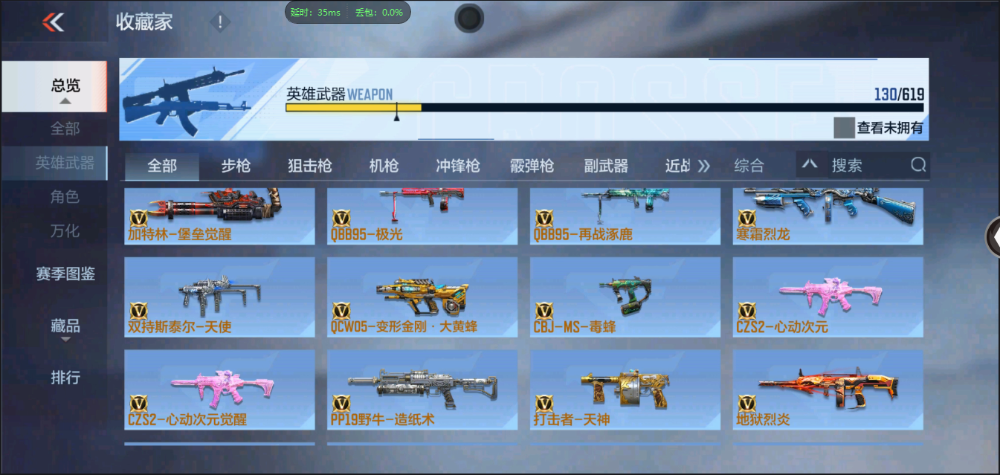Viewport: 1000px width, 475px height.
Task: Open 赛季图鉴 from the sidebar
Action: pos(65,273)
